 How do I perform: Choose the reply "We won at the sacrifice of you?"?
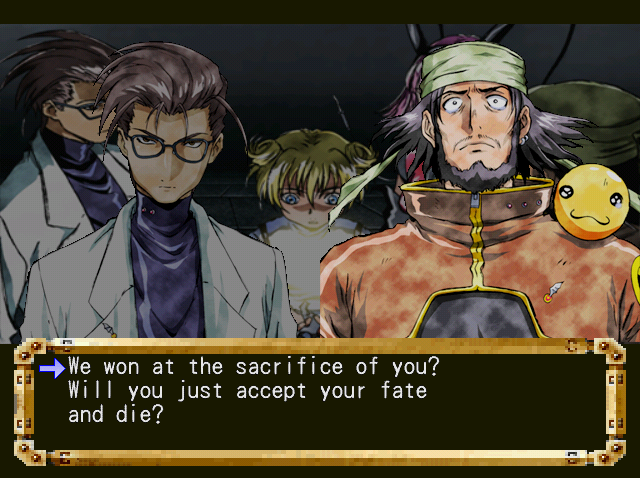coord(254,367)
